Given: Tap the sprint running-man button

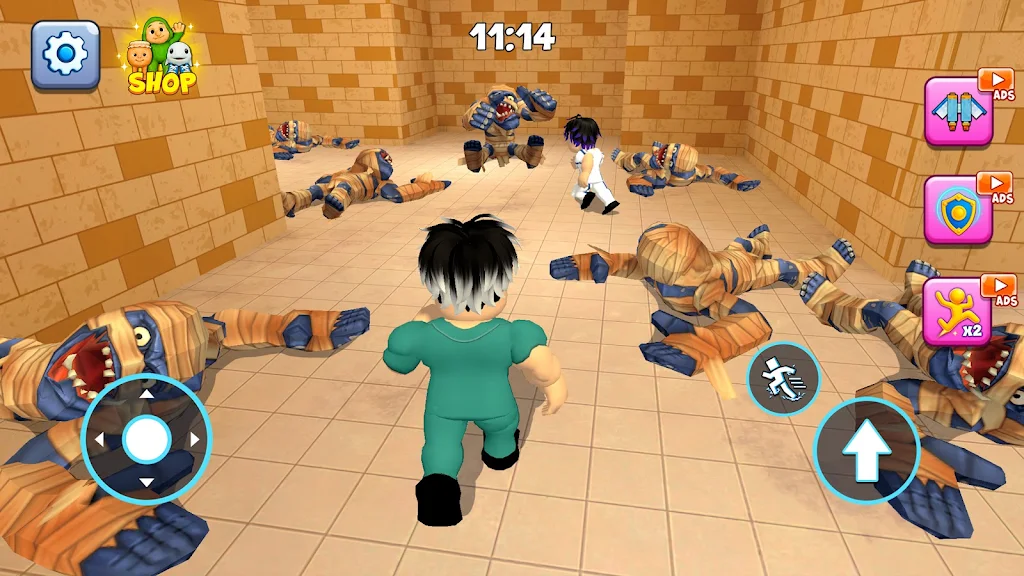Looking at the screenshot, I should [x=783, y=379].
